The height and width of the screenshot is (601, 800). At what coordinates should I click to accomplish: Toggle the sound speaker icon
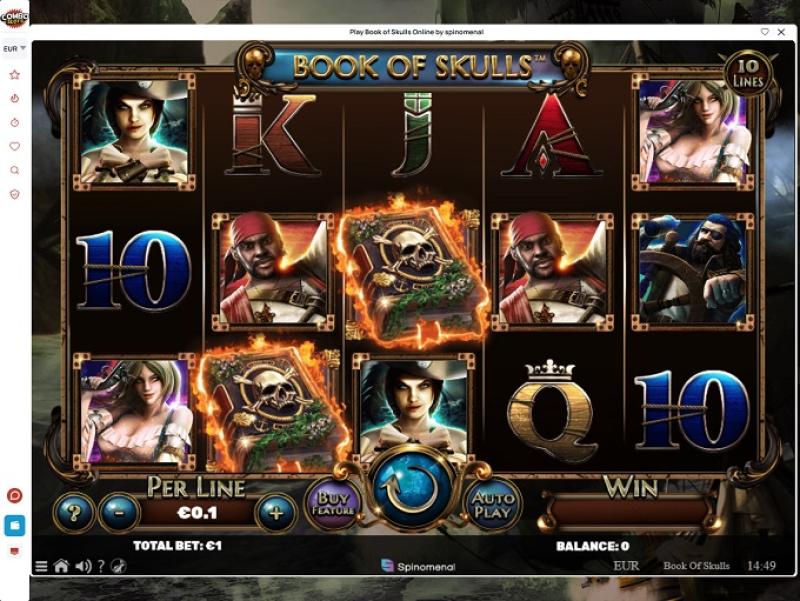point(83,566)
